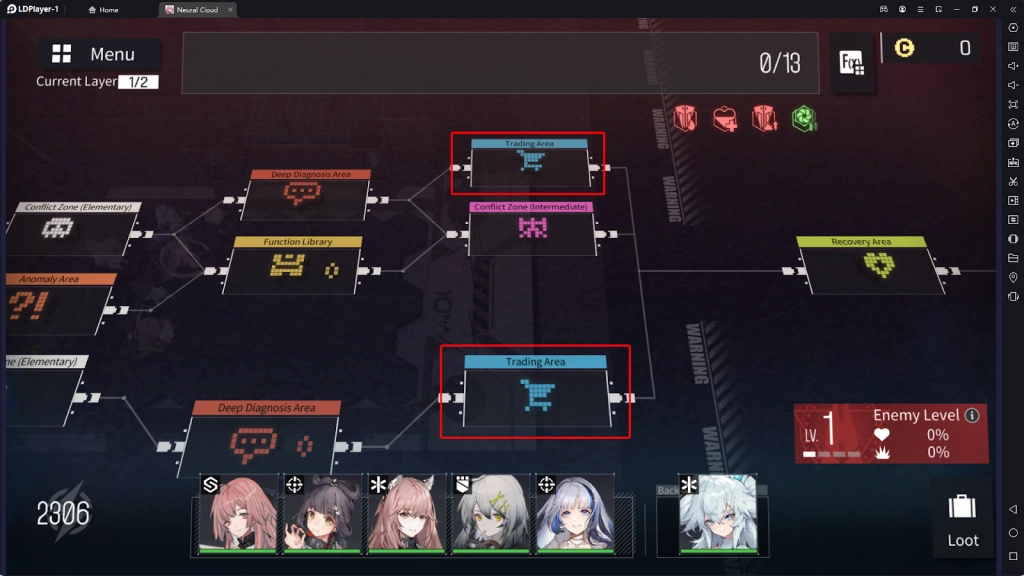Switch to the LDPlayer Home tab
The width and height of the screenshot is (1024, 576).
(x=103, y=10)
